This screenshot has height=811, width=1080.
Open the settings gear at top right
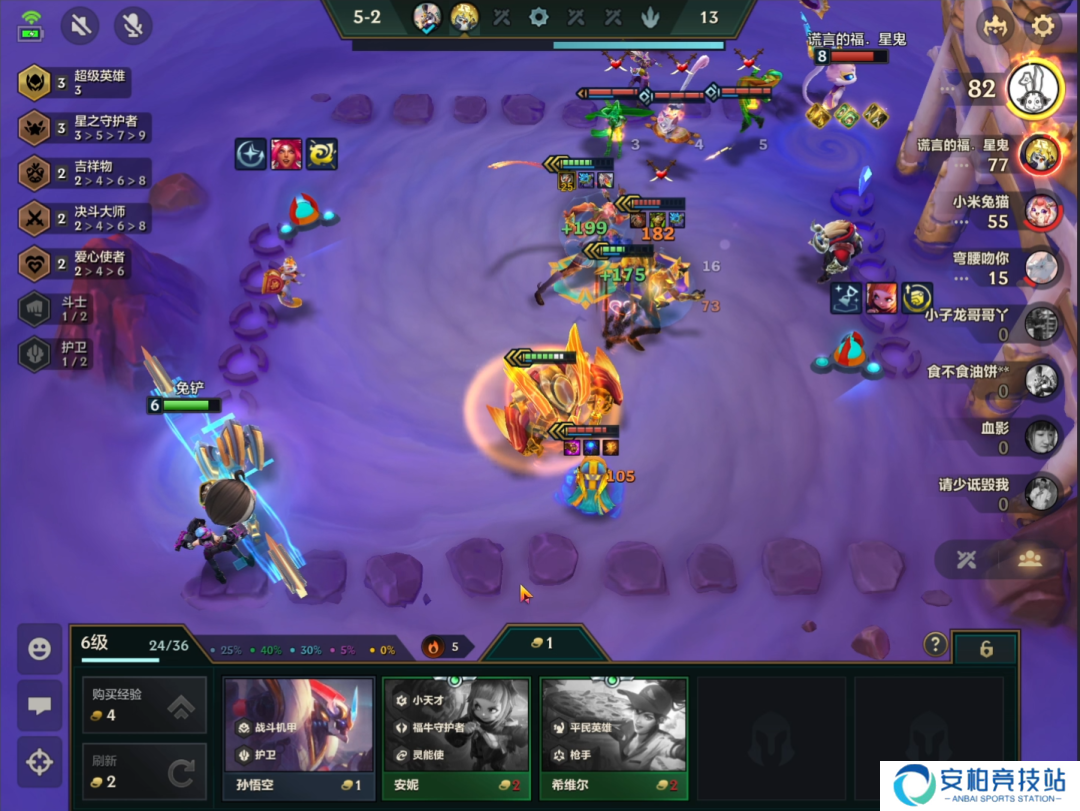(x=1043, y=26)
